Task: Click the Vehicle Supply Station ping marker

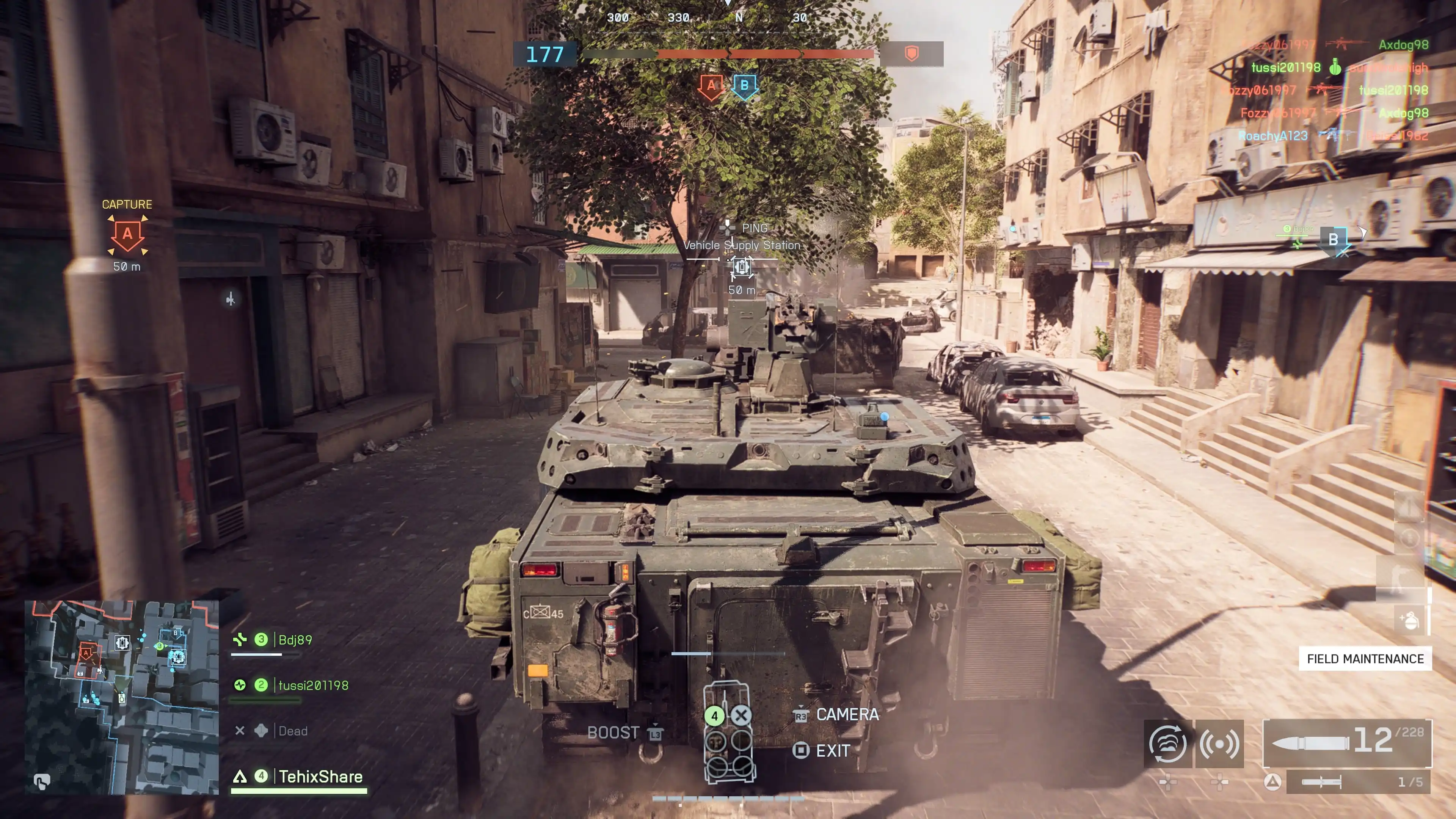Action: click(742, 266)
